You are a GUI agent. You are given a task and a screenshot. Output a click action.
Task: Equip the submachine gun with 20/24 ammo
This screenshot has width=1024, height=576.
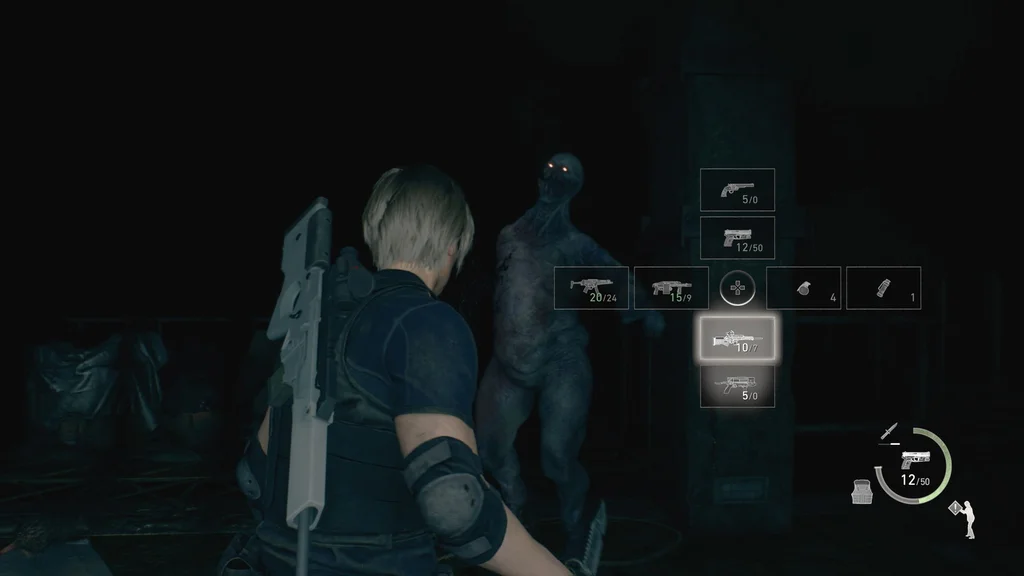[592, 288]
